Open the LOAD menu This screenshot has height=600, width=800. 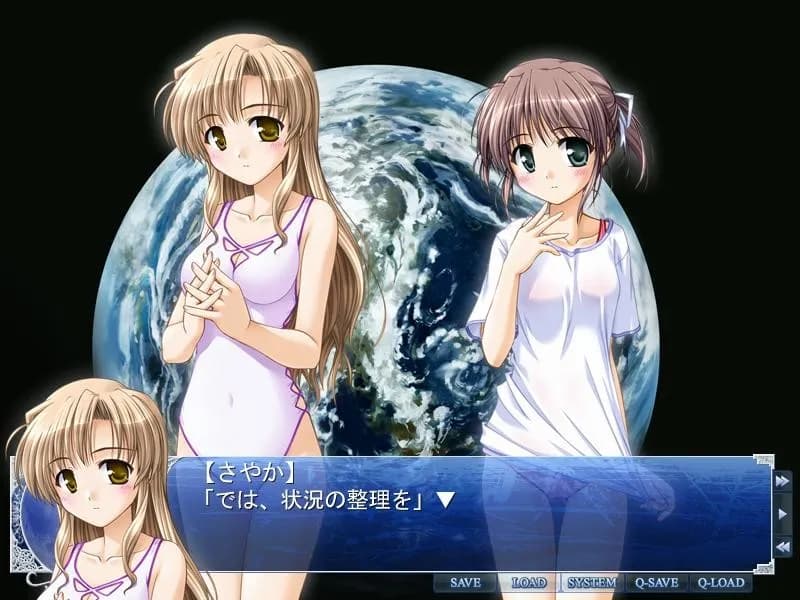point(528,583)
